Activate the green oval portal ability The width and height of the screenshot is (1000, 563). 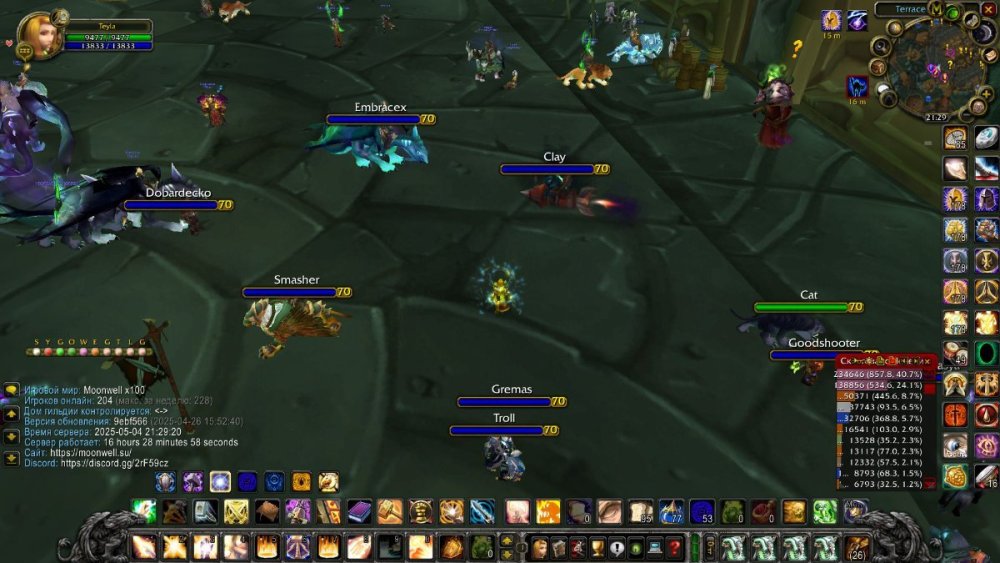pos(987,353)
